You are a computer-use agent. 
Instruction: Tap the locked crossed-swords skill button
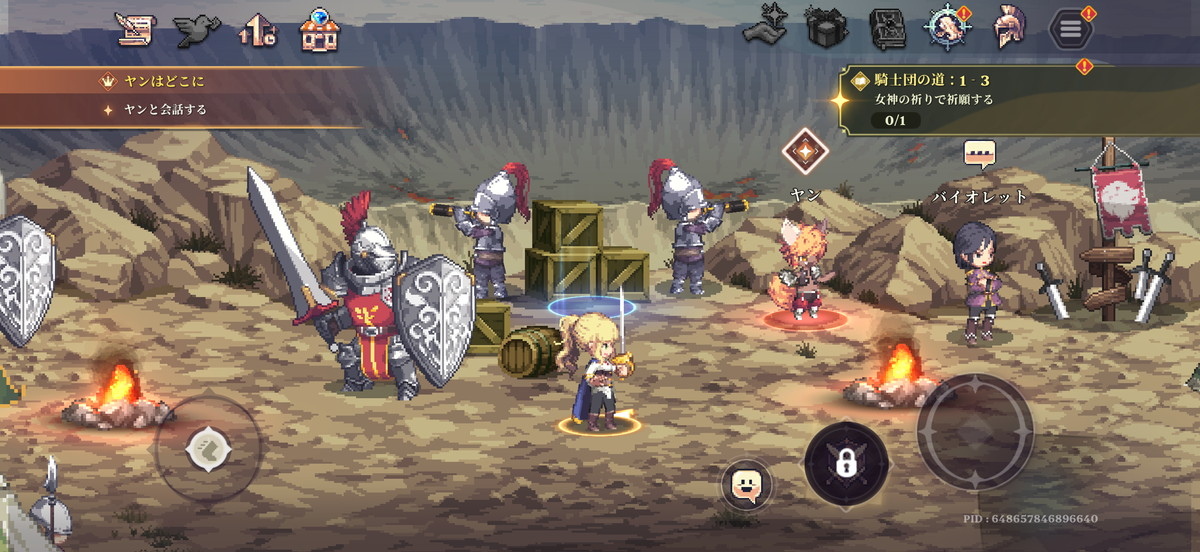[846, 463]
